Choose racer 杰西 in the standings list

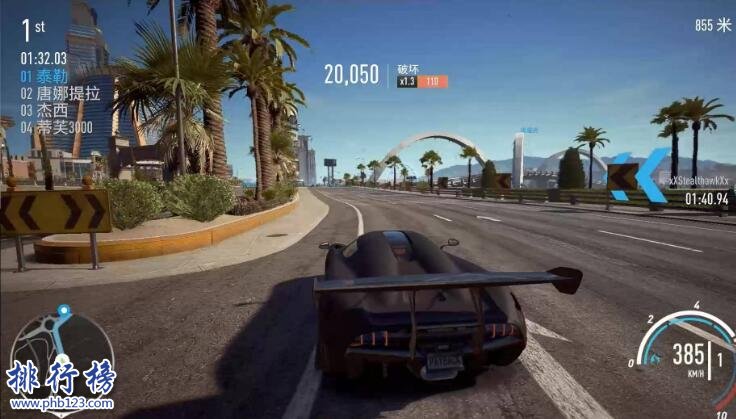[45, 110]
